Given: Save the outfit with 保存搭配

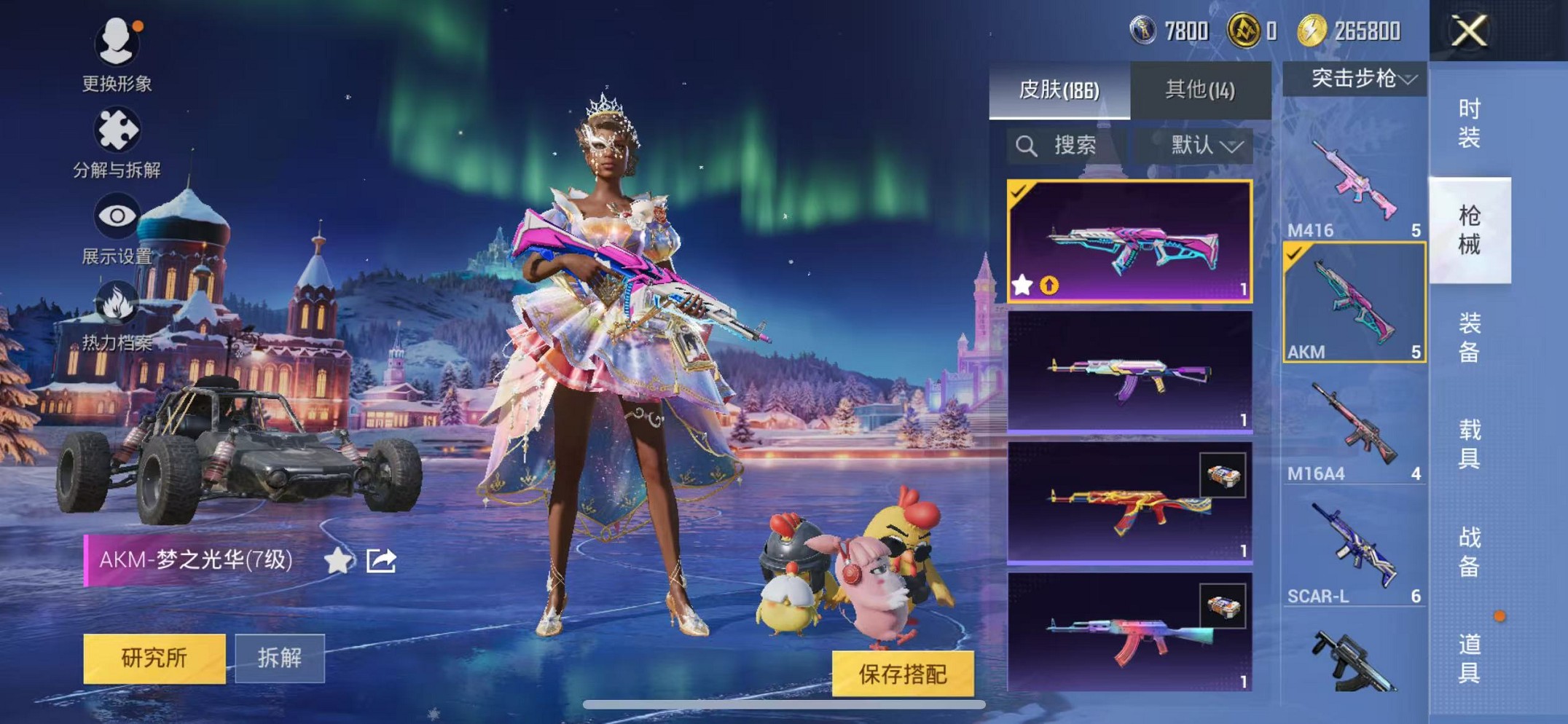Looking at the screenshot, I should pos(902,674).
